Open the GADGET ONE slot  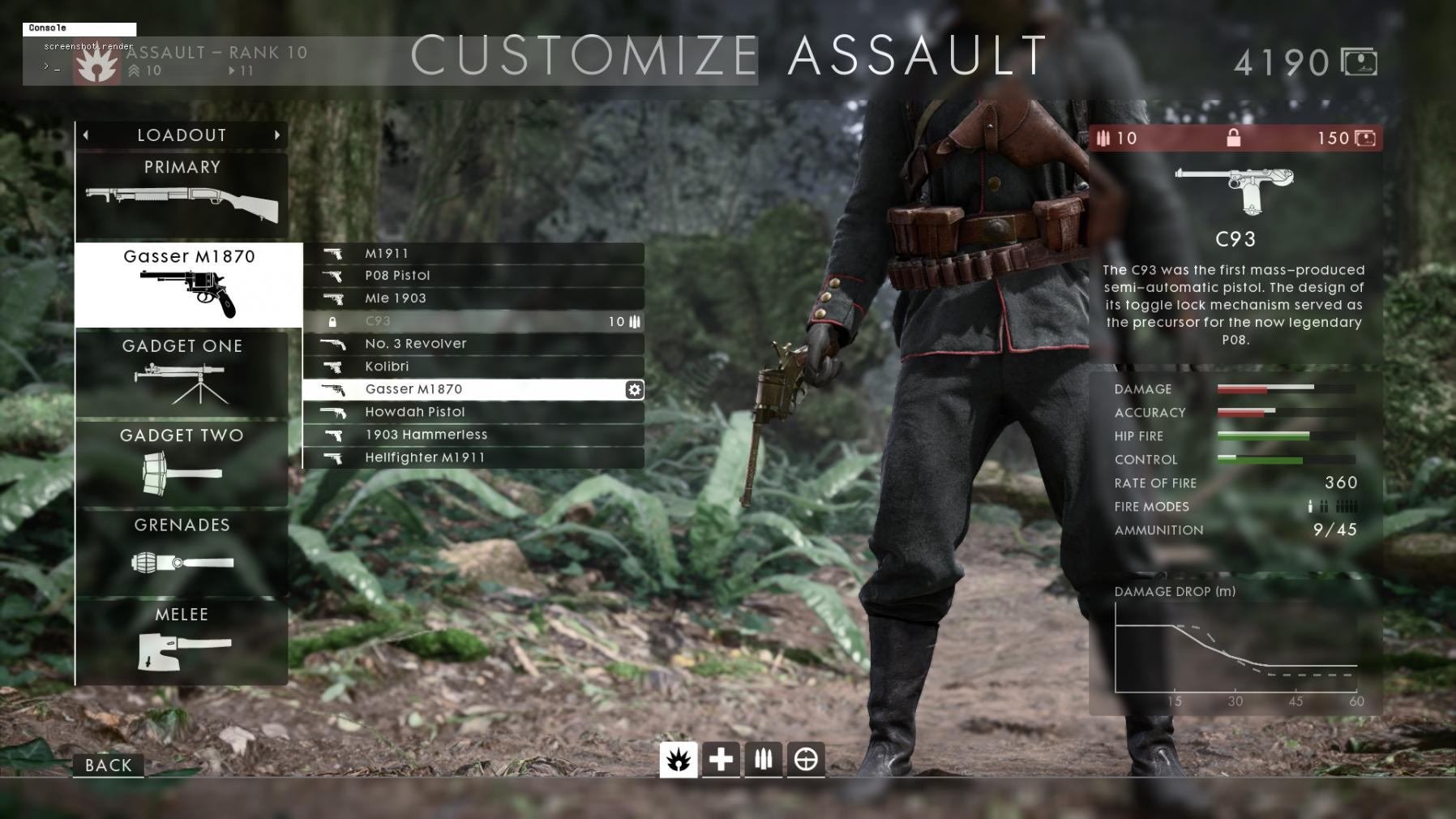point(182,374)
